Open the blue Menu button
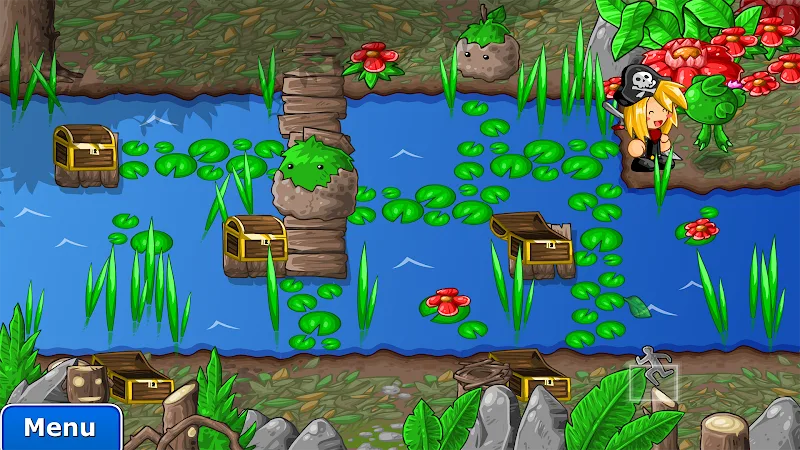Viewport: 800px width, 450px height. [x=60, y=428]
